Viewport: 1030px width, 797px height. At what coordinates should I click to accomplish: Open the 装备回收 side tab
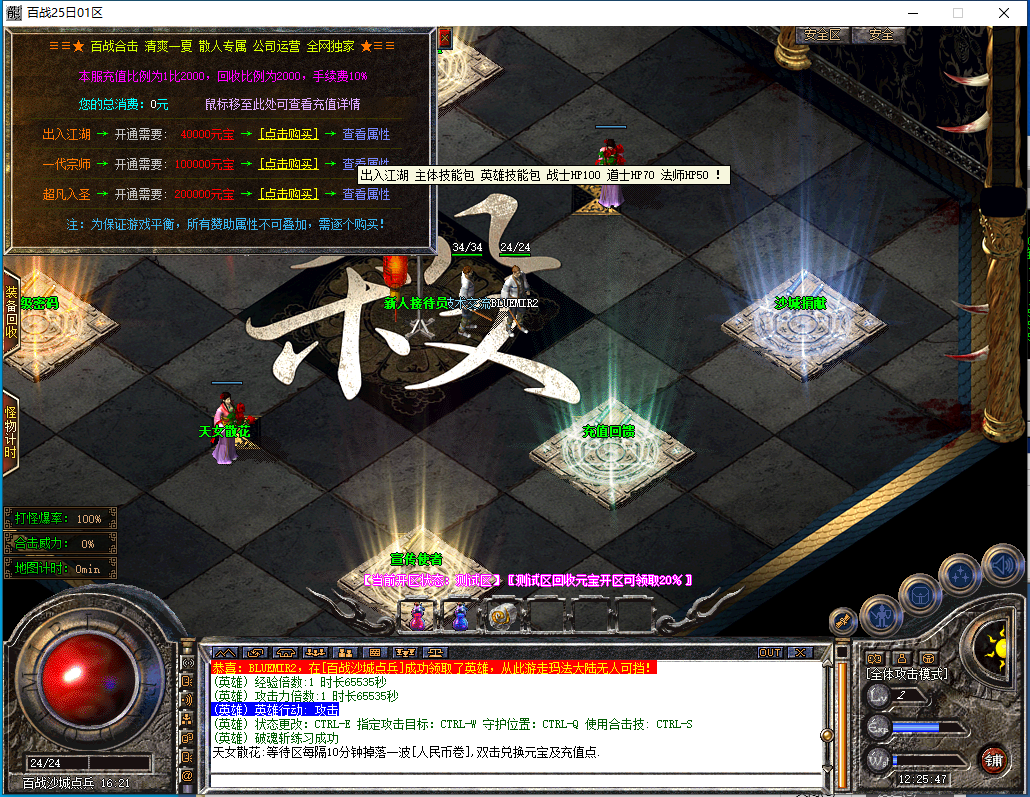tap(11, 310)
